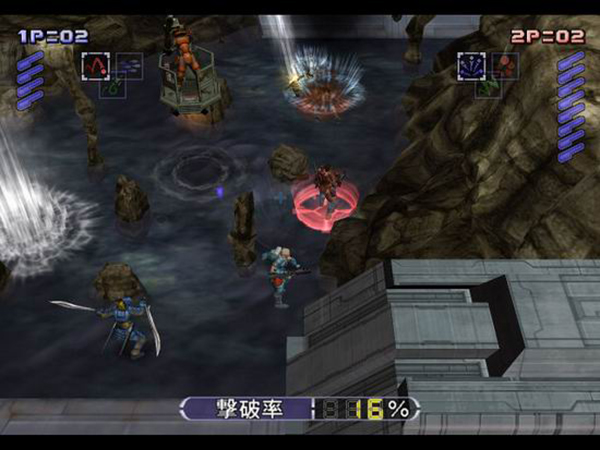Select player two's blue spread-shot weapon icon
The width and height of the screenshot is (600, 450).
coord(471,66)
